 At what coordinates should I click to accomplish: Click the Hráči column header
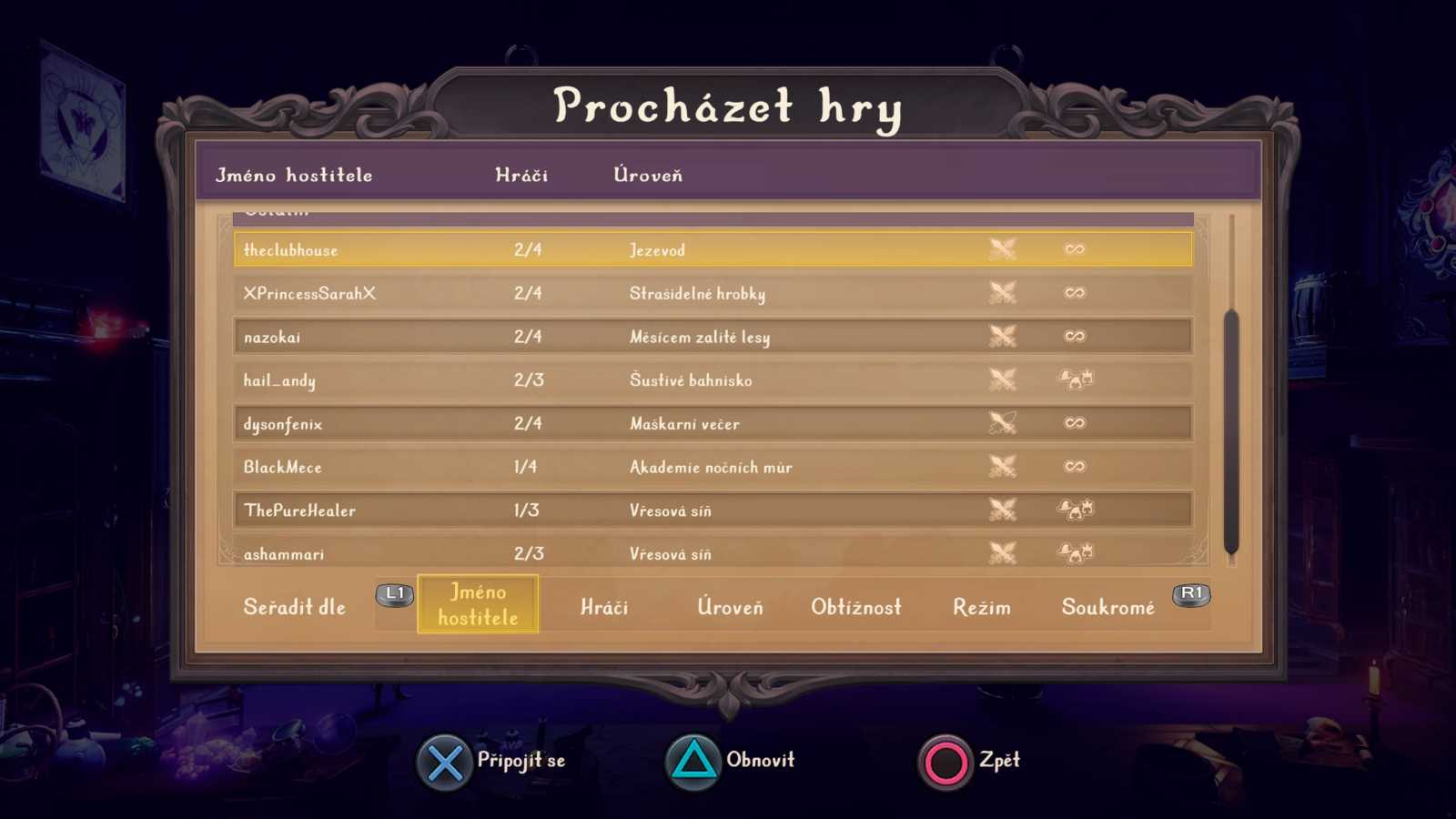click(x=521, y=175)
